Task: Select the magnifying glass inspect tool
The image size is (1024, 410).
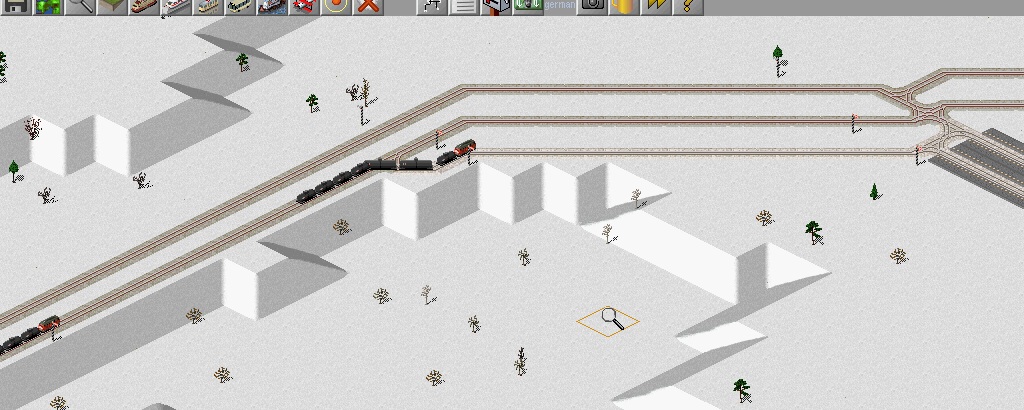Action: [x=80, y=6]
